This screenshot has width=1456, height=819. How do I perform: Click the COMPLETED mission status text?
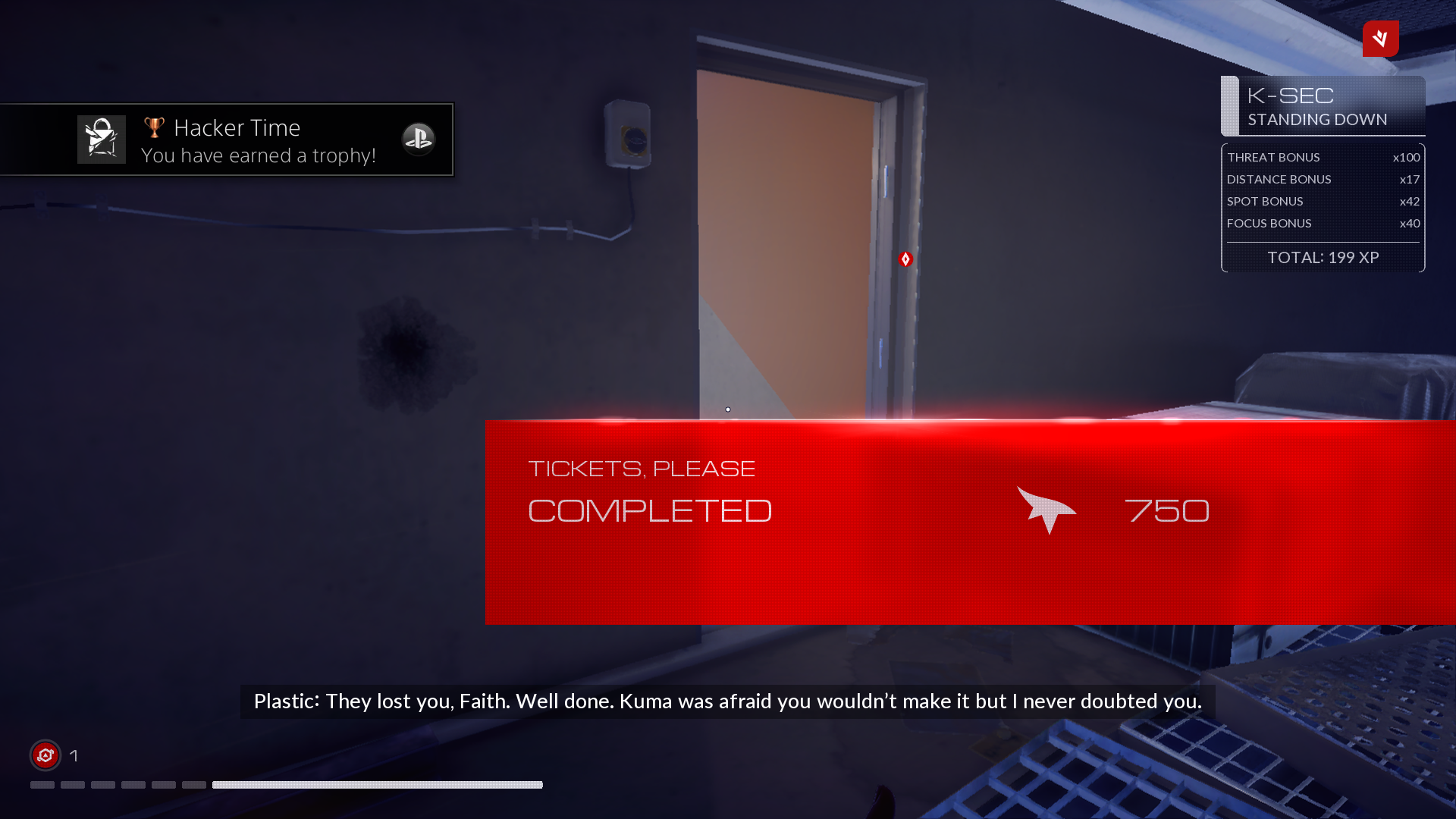pos(650,510)
